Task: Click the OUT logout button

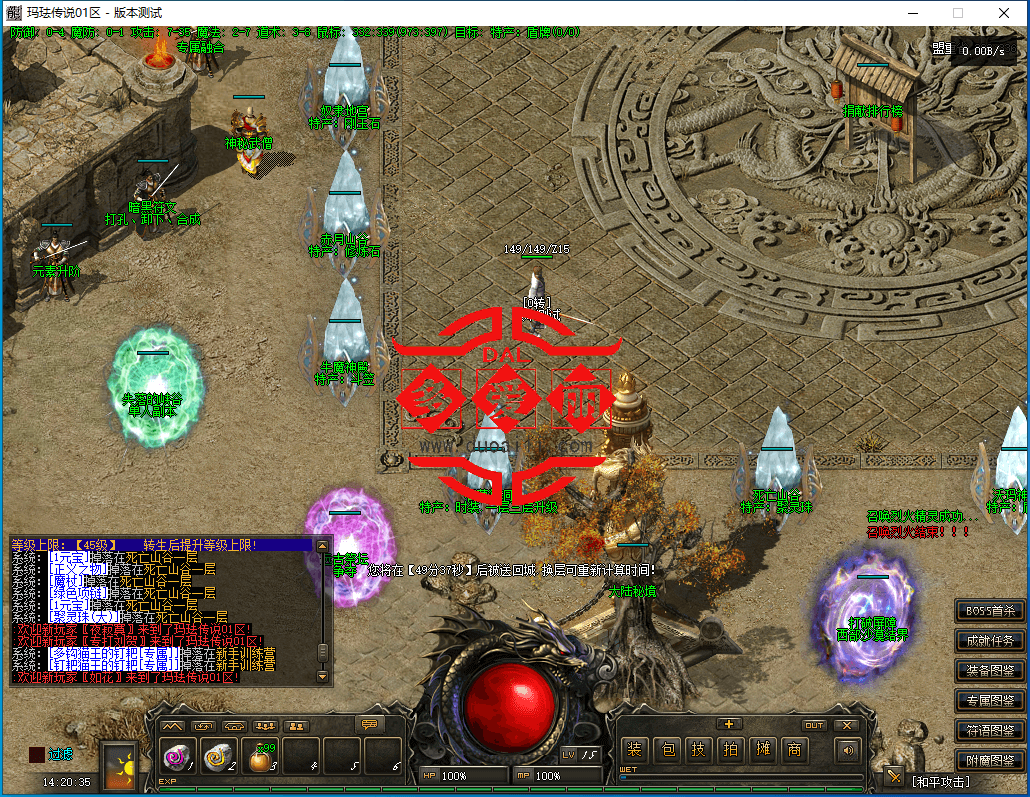Action: (x=814, y=725)
